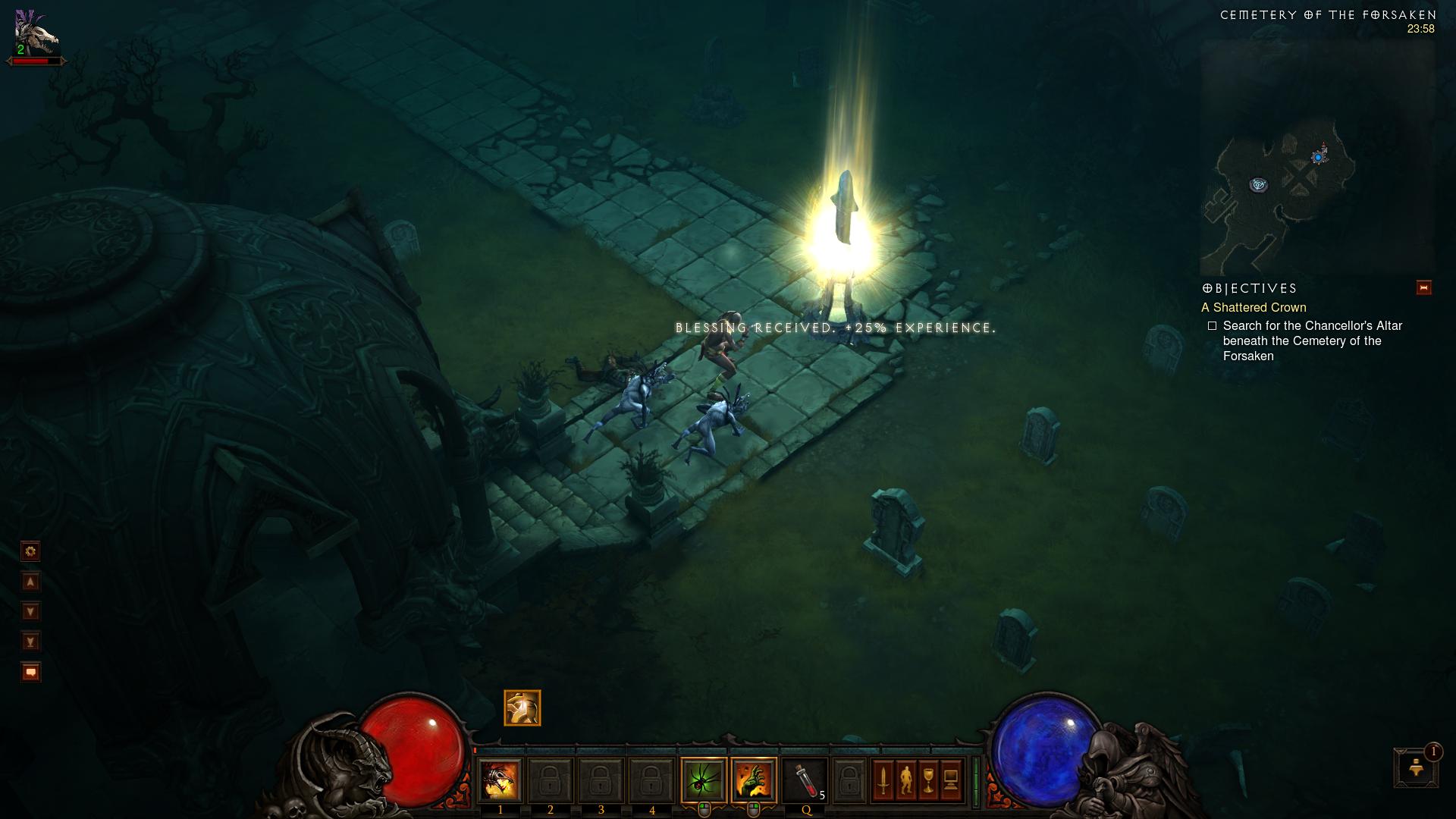The width and height of the screenshot is (1456, 819).
Task: Open the inventory with the character figure icon
Action: (906, 780)
